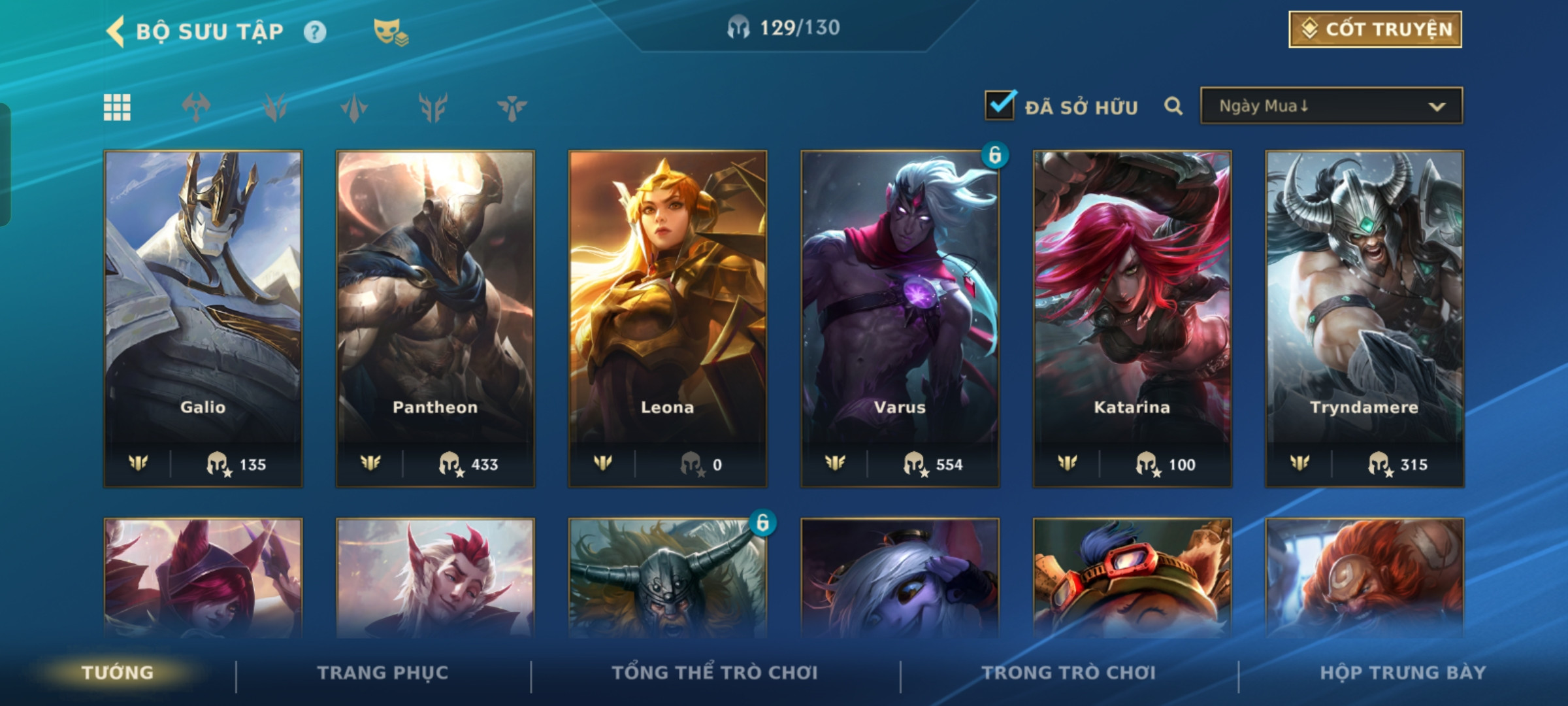Screen dimensions: 1568x706
Task: Open the Cốt Truyện lore button
Action: point(1375,29)
